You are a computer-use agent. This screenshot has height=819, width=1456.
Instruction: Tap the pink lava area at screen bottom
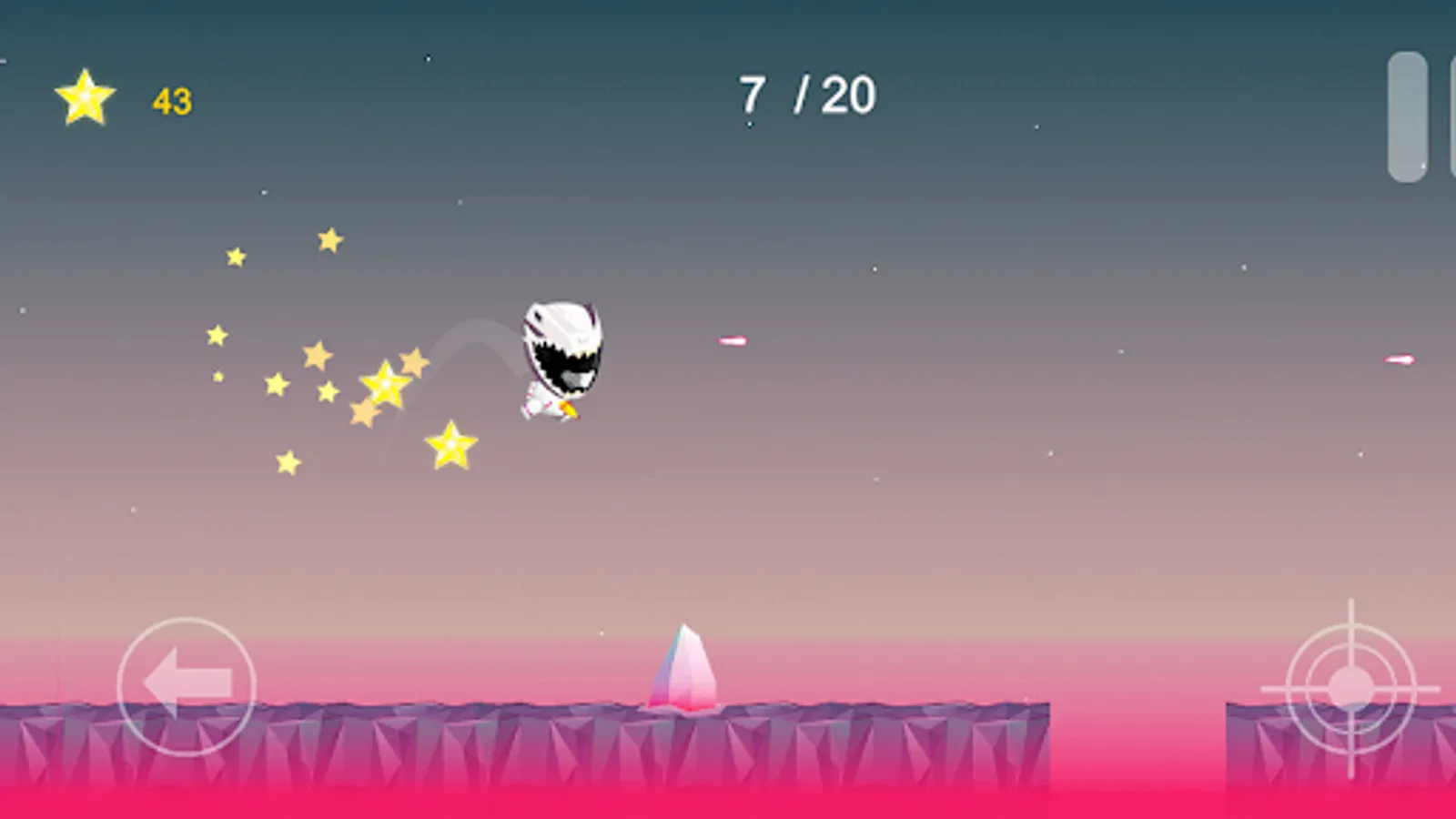pos(728,801)
